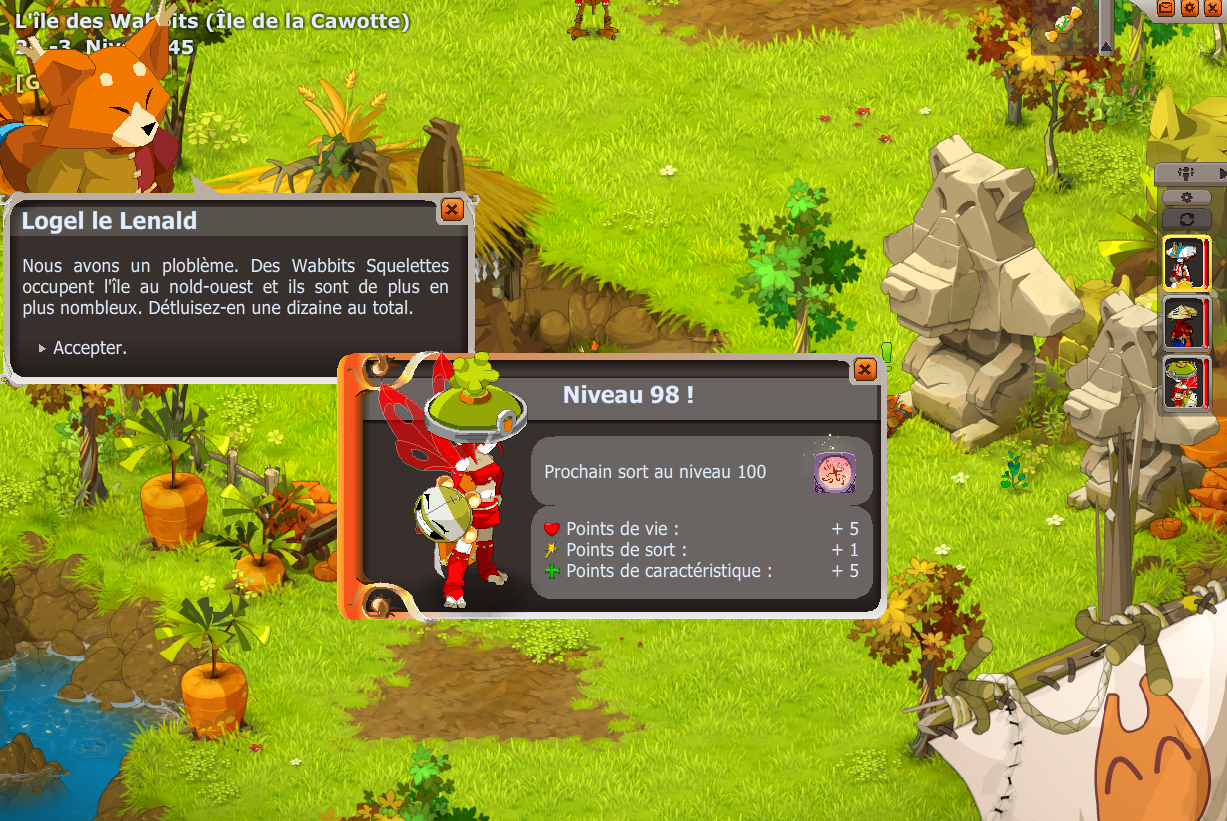Open the party panel gear settings

point(1187,198)
